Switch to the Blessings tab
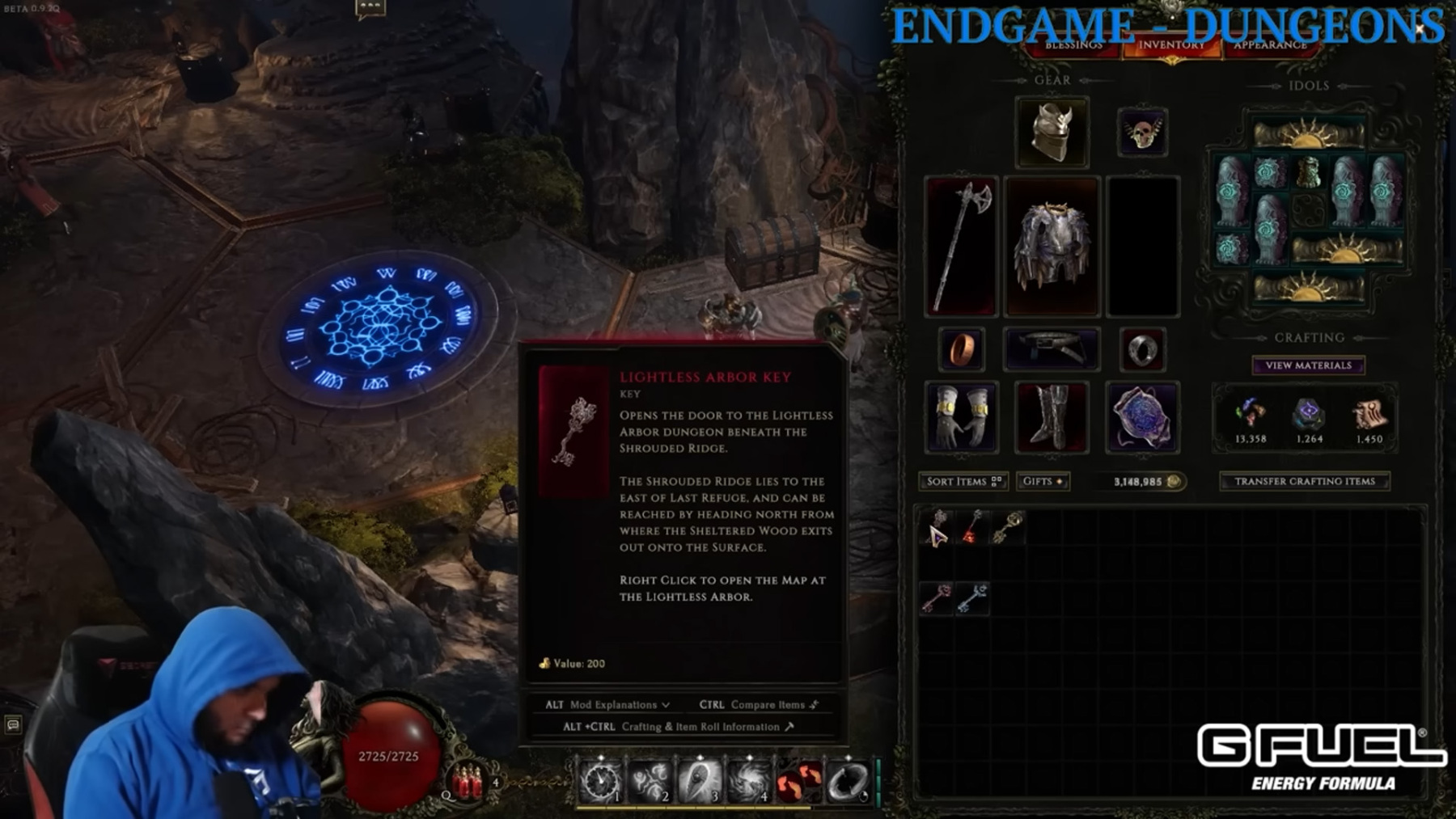This screenshot has width=1456, height=819. tap(1073, 45)
